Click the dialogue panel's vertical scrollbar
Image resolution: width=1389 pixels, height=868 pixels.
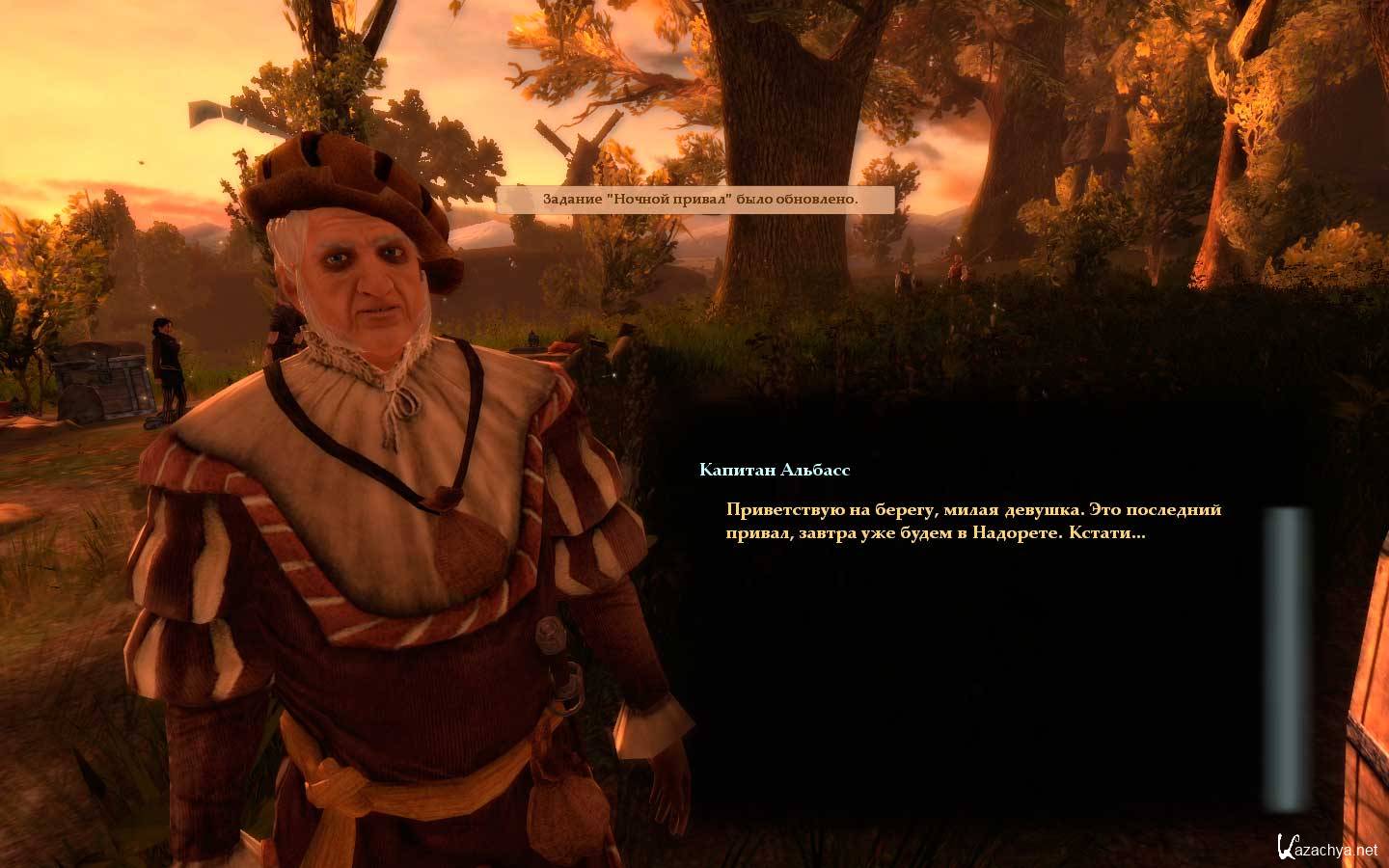pyautogui.click(x=1287, y=659)
